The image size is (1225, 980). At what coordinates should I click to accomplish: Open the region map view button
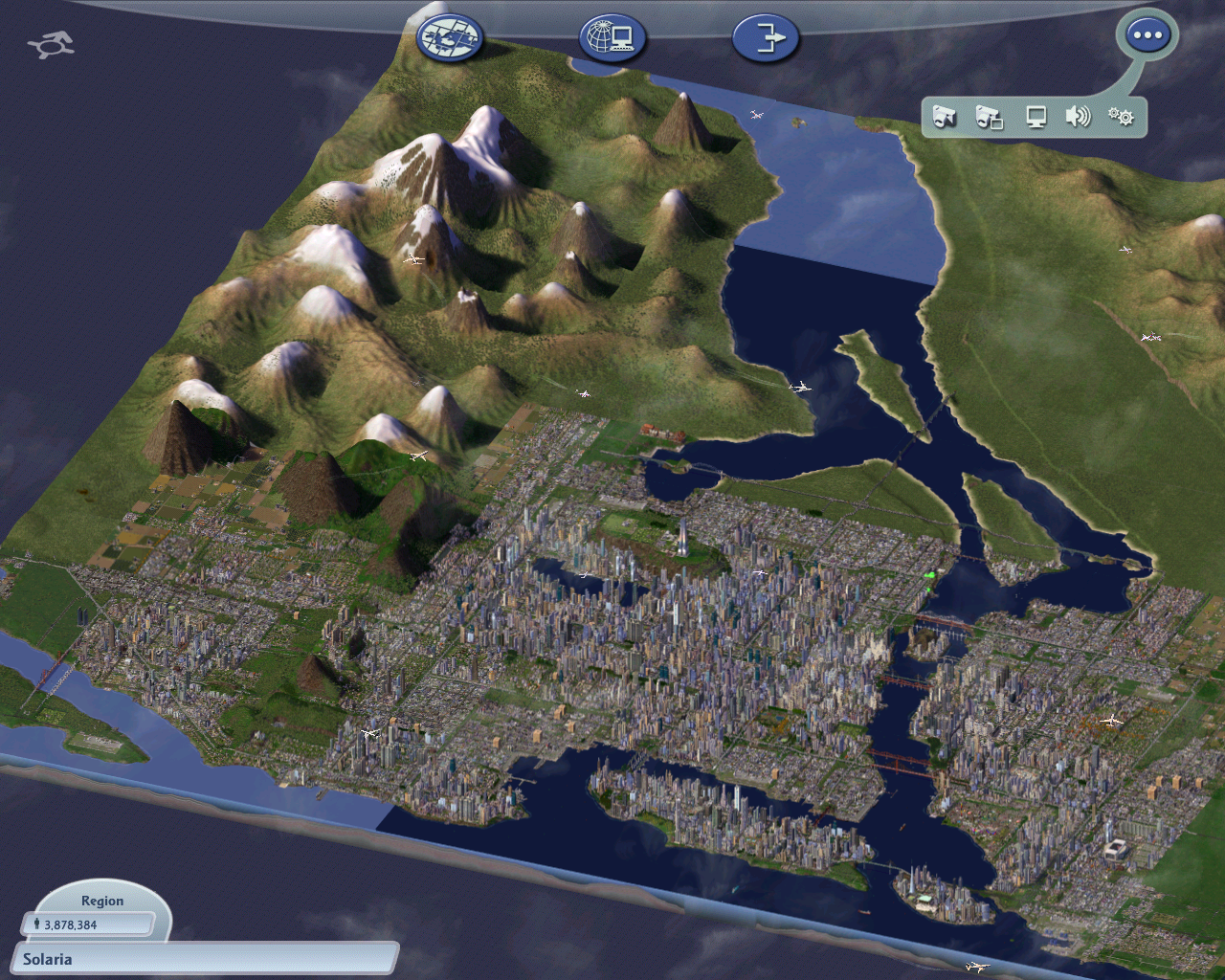(450, 38)
